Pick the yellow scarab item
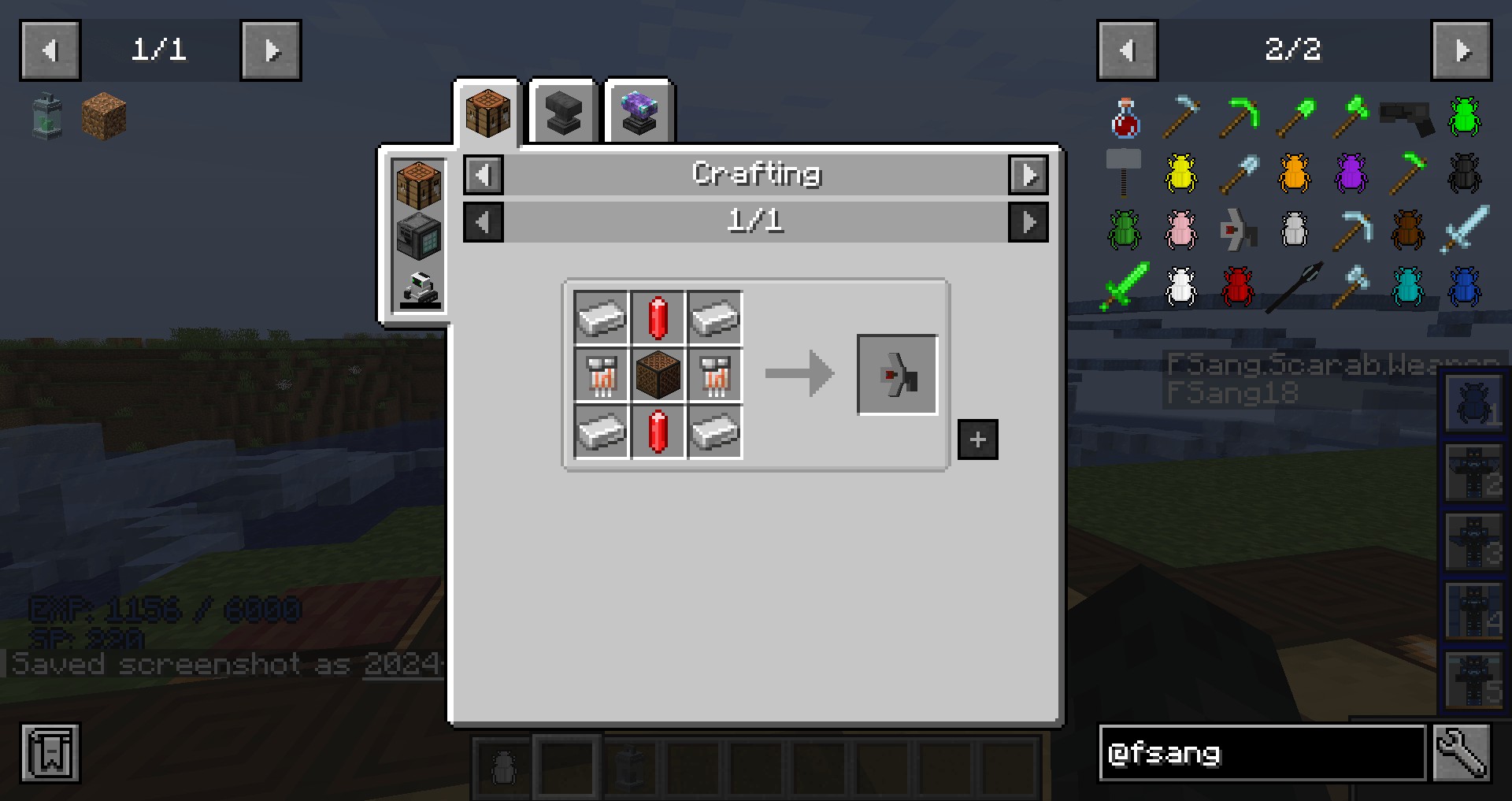The height and width of the screenshot is (801, 1512). pos(1181,173)
